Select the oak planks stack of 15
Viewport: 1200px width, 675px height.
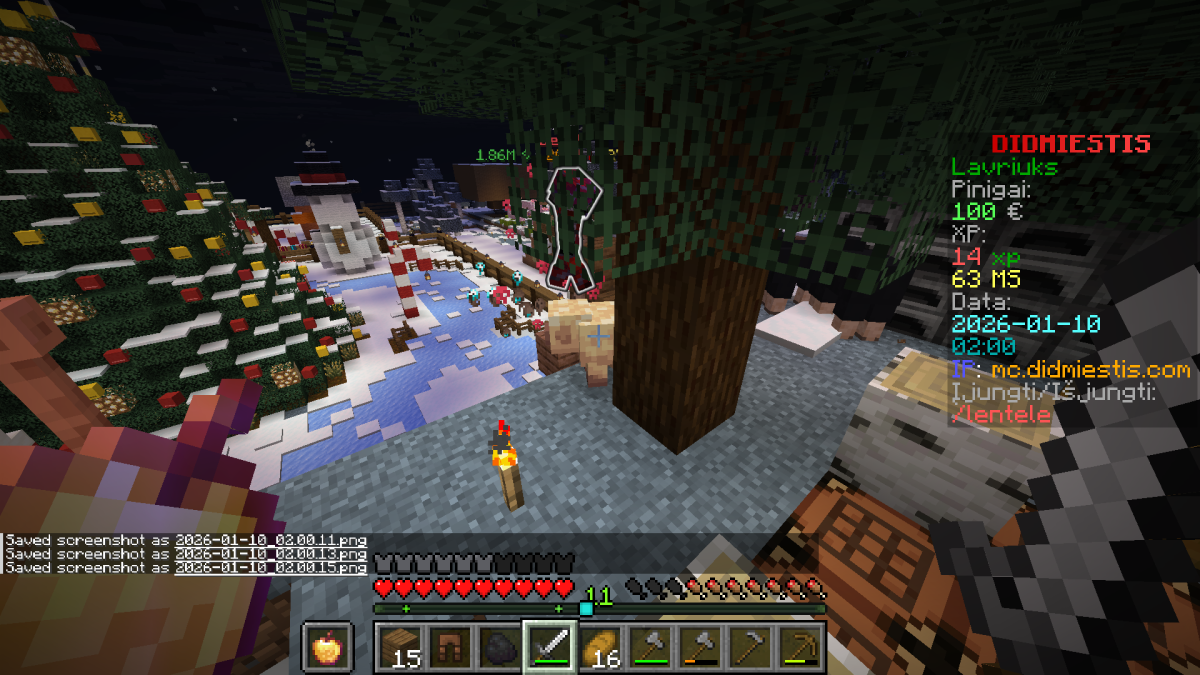[400, 648]
